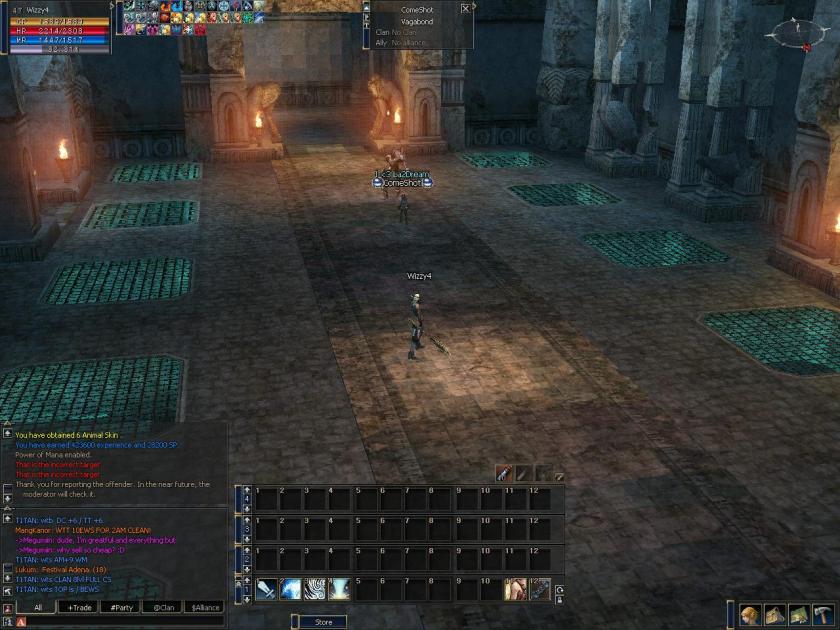Toggle the shortcut bar lock icon
840x630 pixels.
[x=558, y=600]
